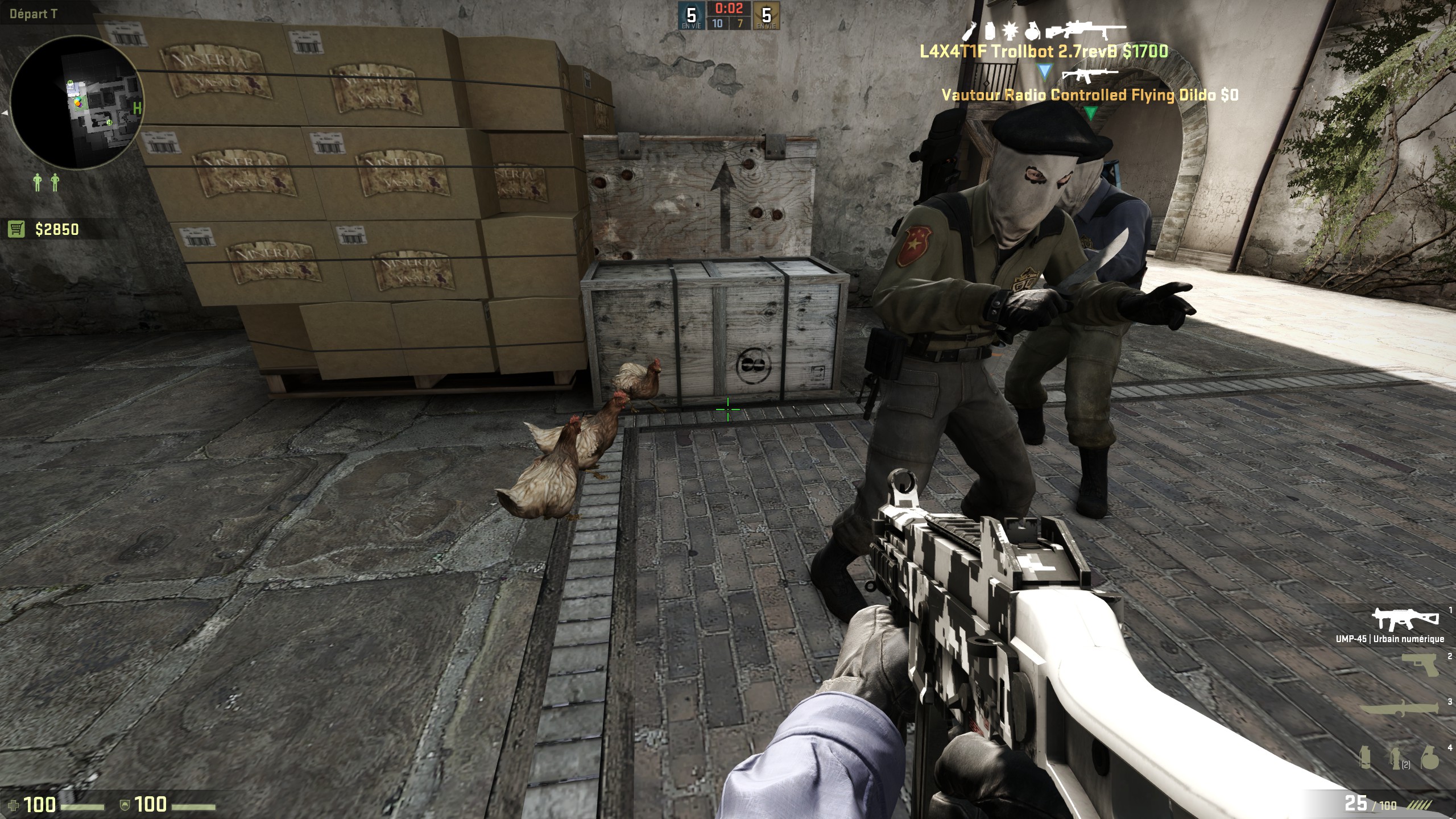This screenshot has height=819, width=1456.
Task: Select the UMP-45 primary weapon slot
Action: click(x=1397, y=619)
